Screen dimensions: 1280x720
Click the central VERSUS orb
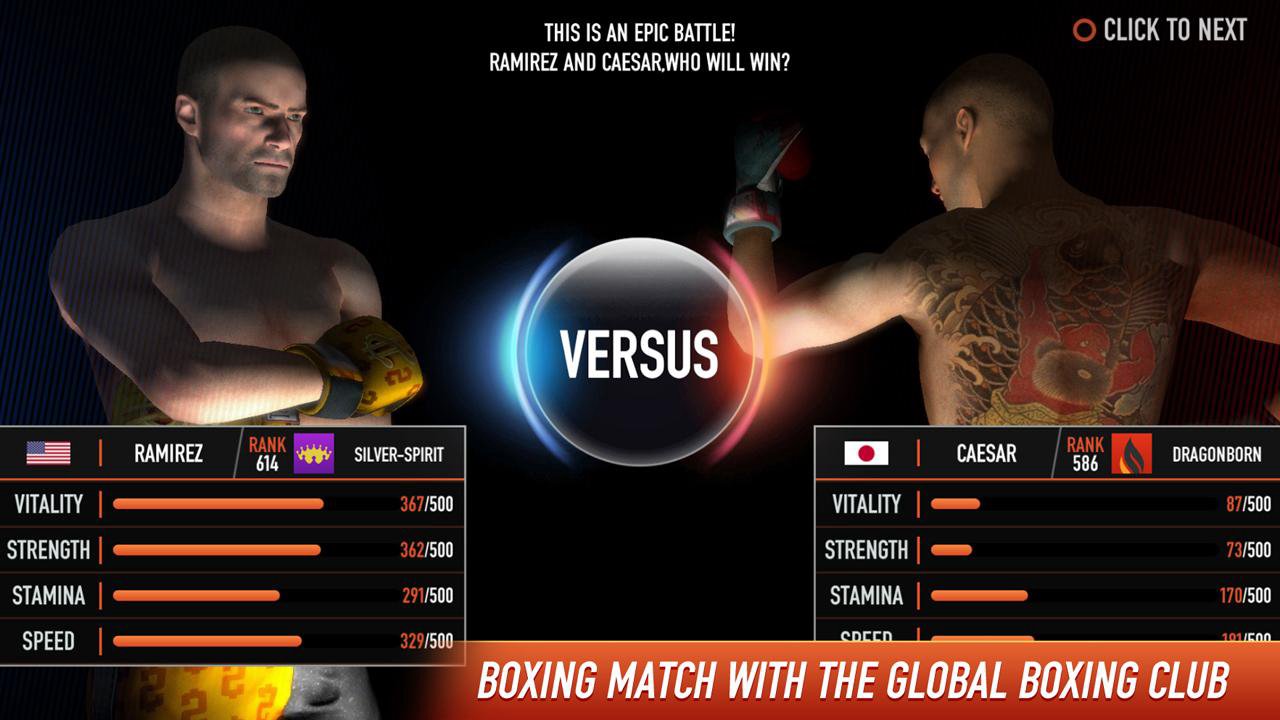tap(639, 352)
